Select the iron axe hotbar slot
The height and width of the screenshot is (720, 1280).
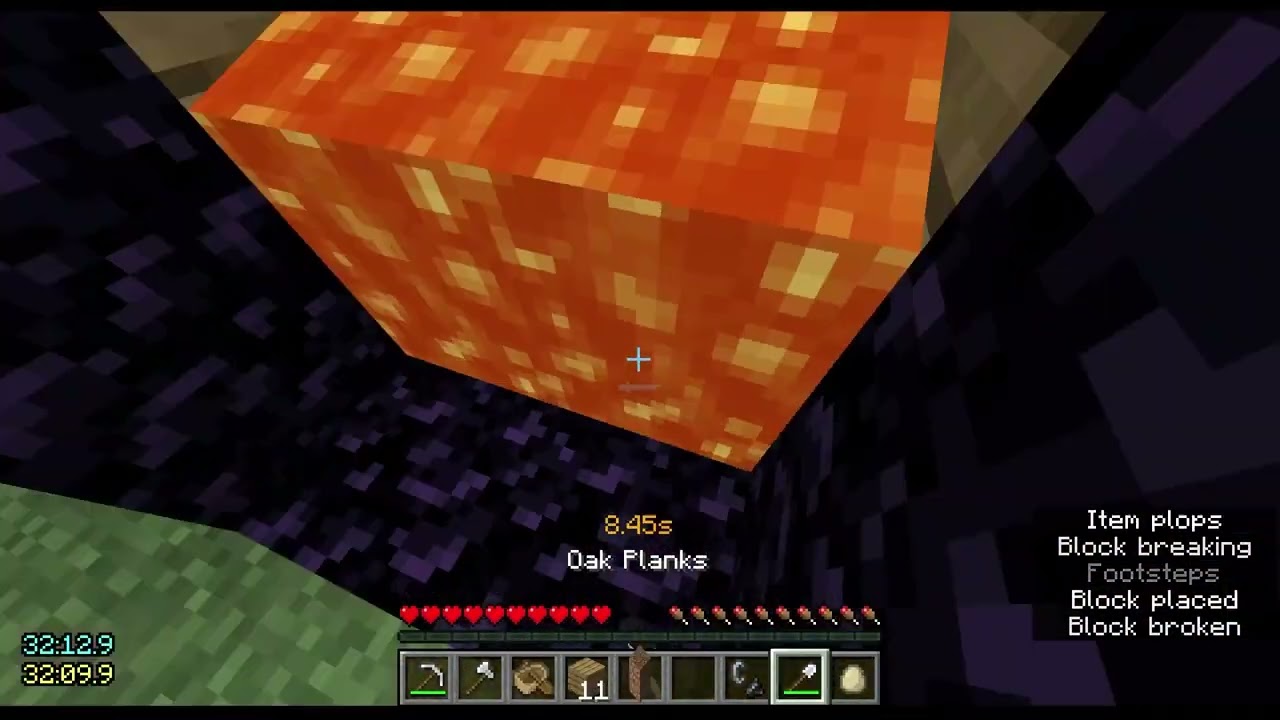click(x=480, y=677)
